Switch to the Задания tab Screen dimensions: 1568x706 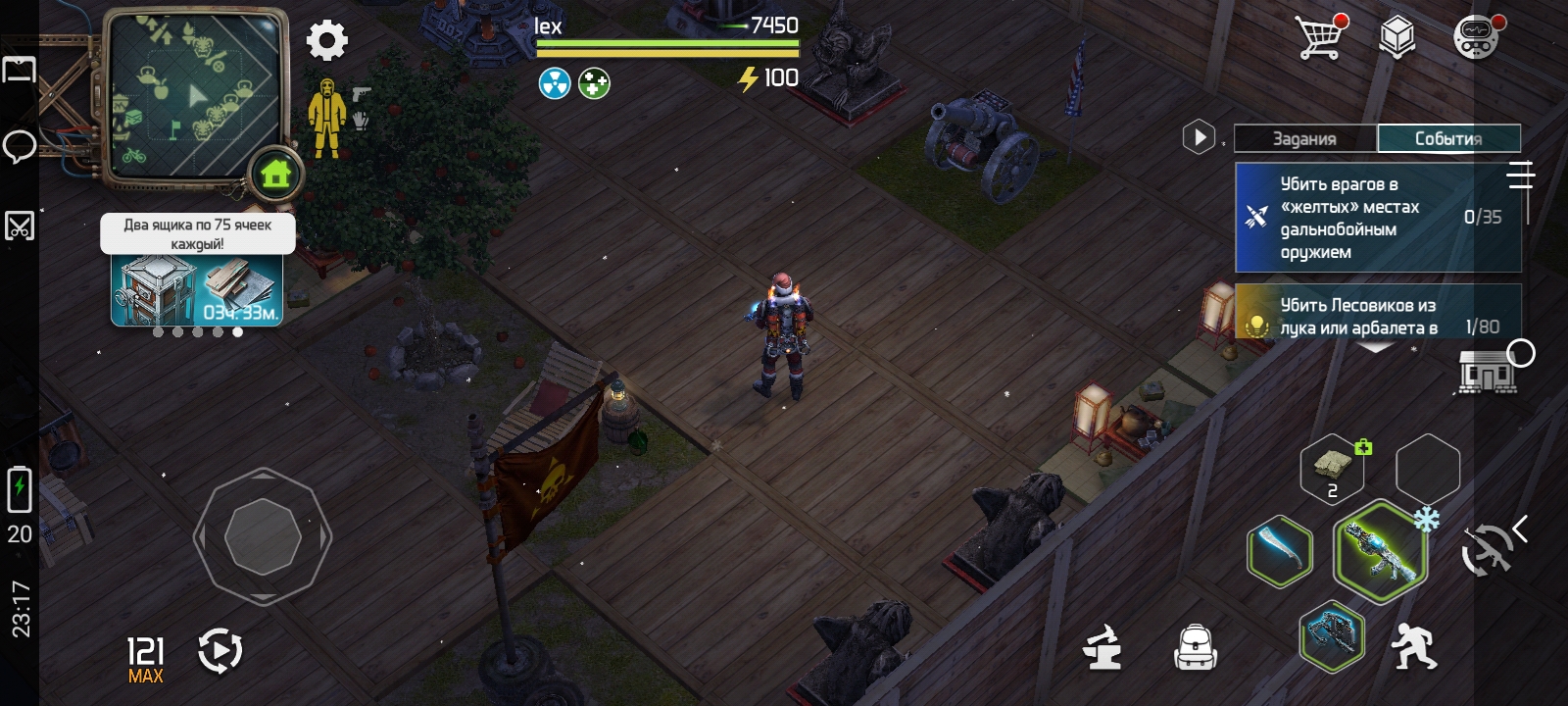(1304, 138)
